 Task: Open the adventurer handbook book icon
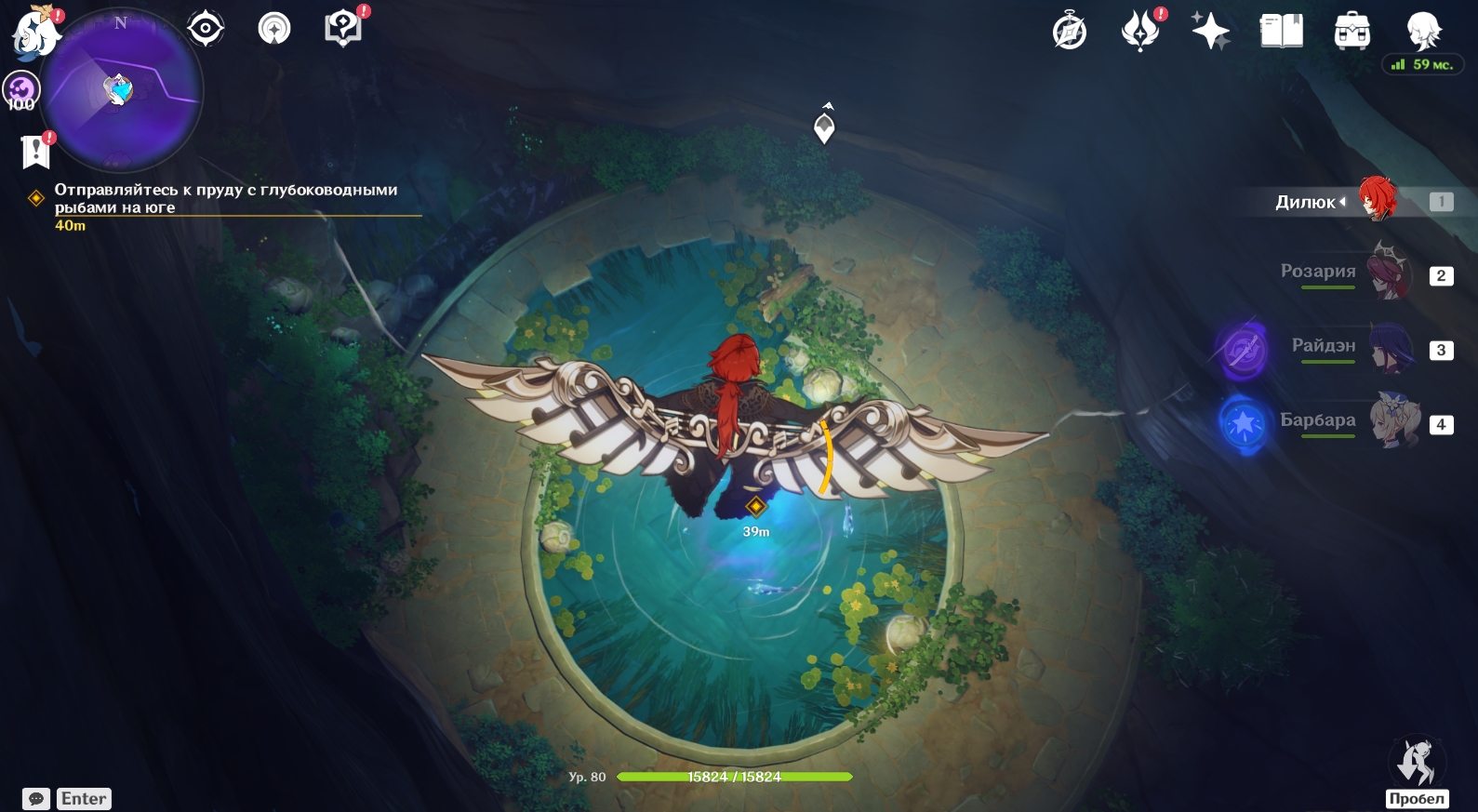coord(1281,33)
